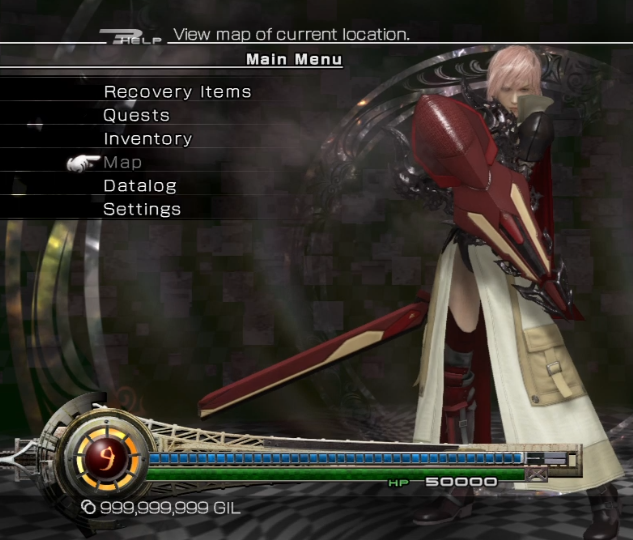View the Datalog entry
The height and width of the screenshot is (540, 633).
pos(140,186)
